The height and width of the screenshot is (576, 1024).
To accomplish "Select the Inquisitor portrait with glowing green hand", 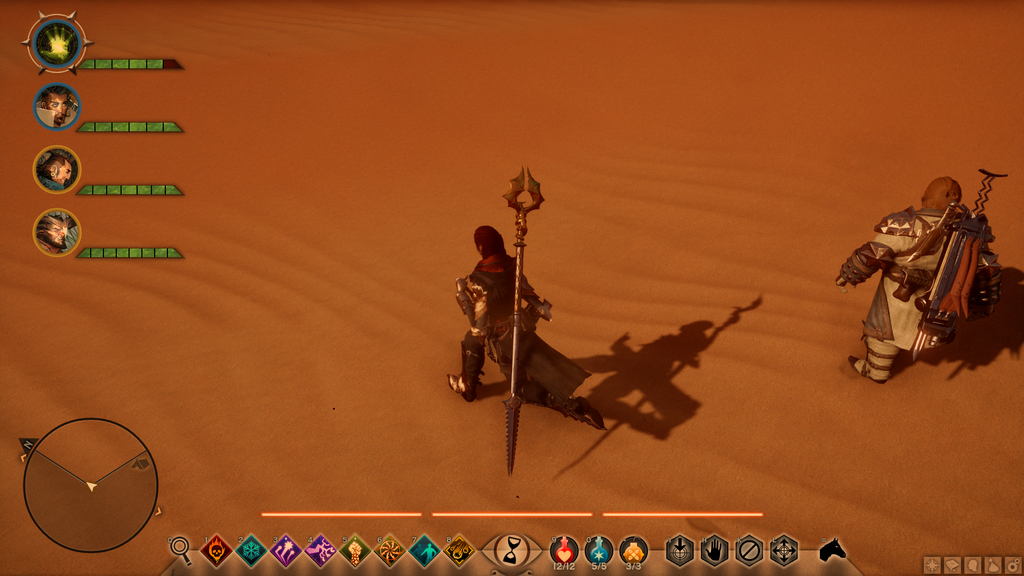I will [x=57, y=44].
